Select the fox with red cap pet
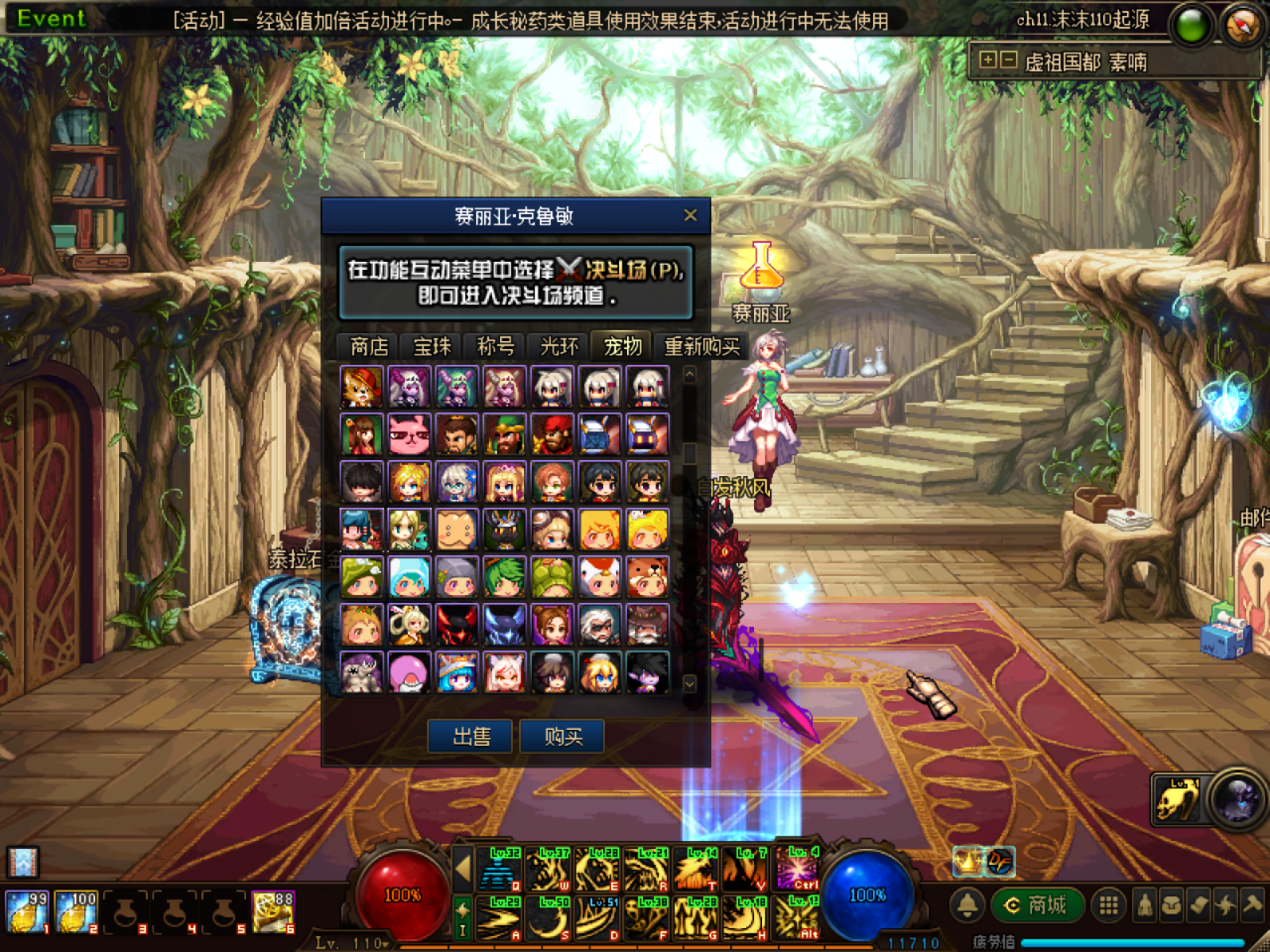This screenshot has width=1270, height=952. pyautogui.click(x=362, y=387)
